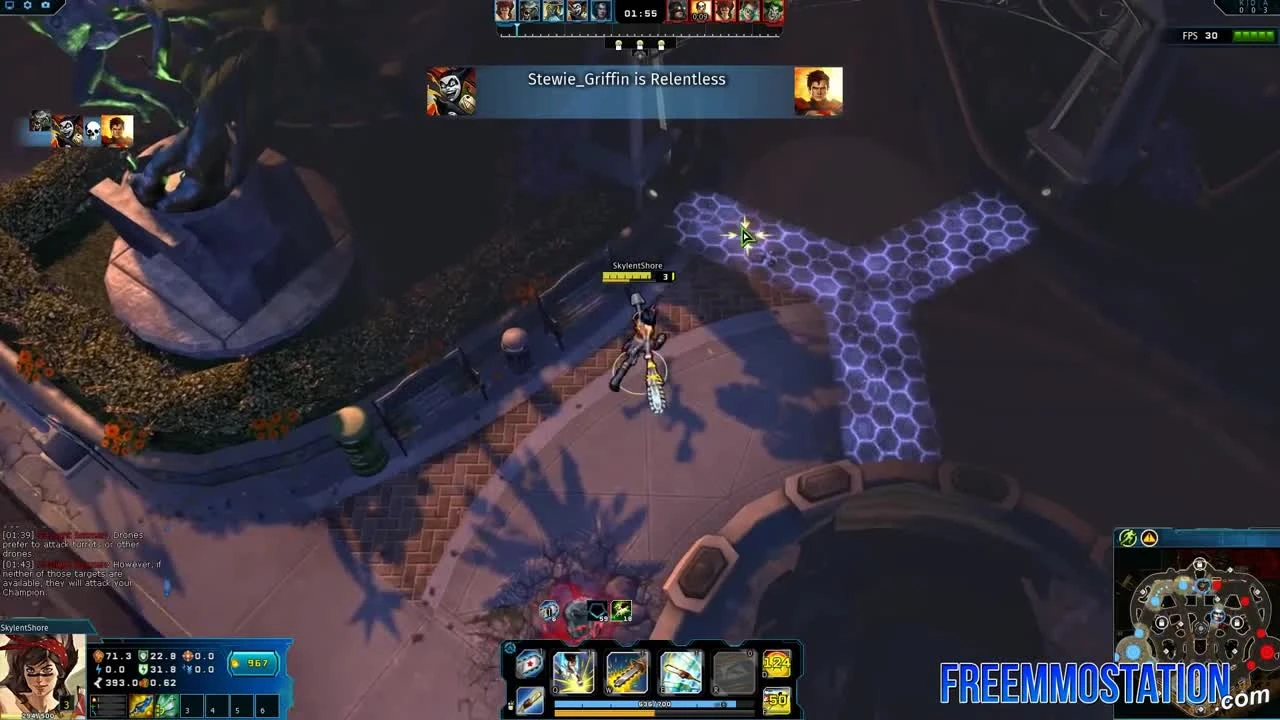
Task: Cast the Q hammer smash ability
Action: point(573,670)
